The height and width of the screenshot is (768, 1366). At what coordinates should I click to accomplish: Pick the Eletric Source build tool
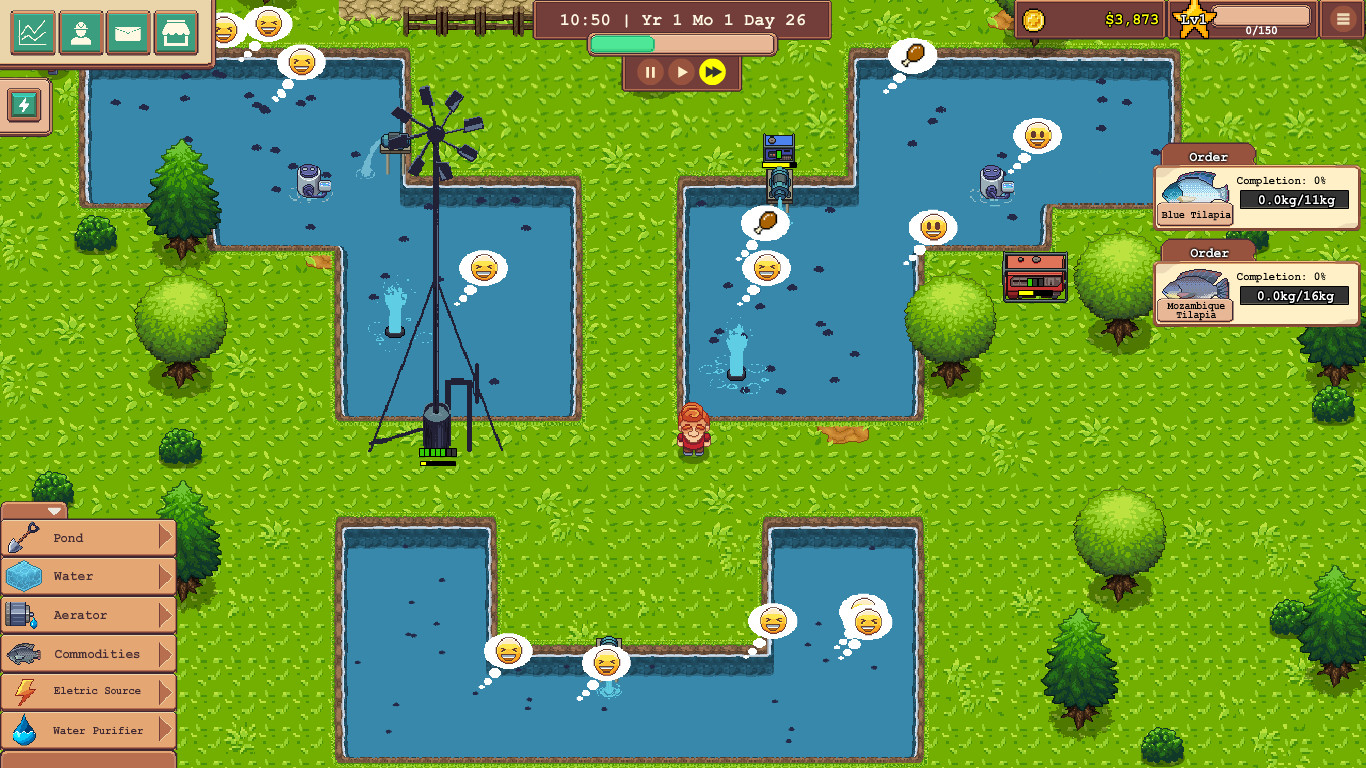(88, 691)
